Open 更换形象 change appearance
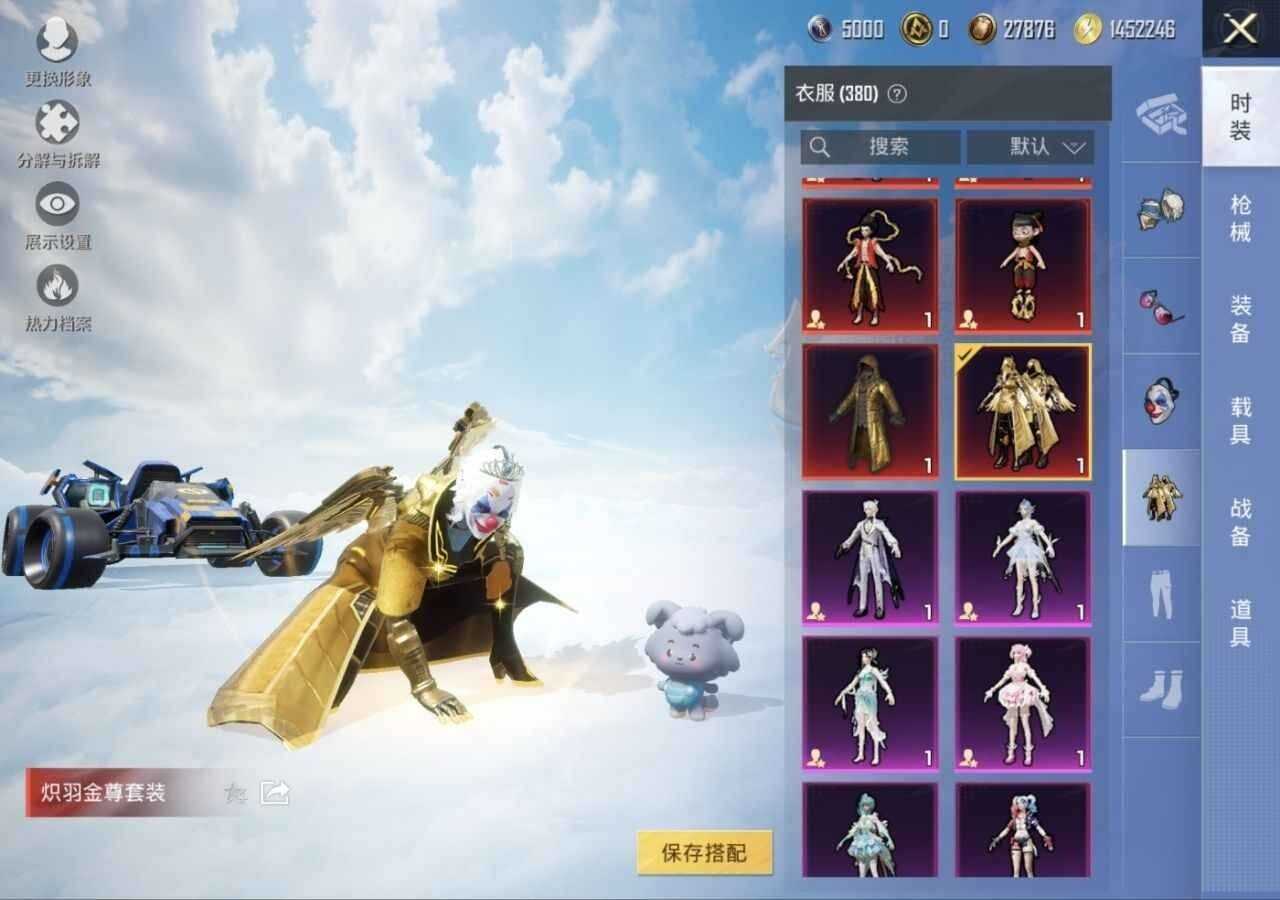1280x900 pixels. click(x=58, y=50)
